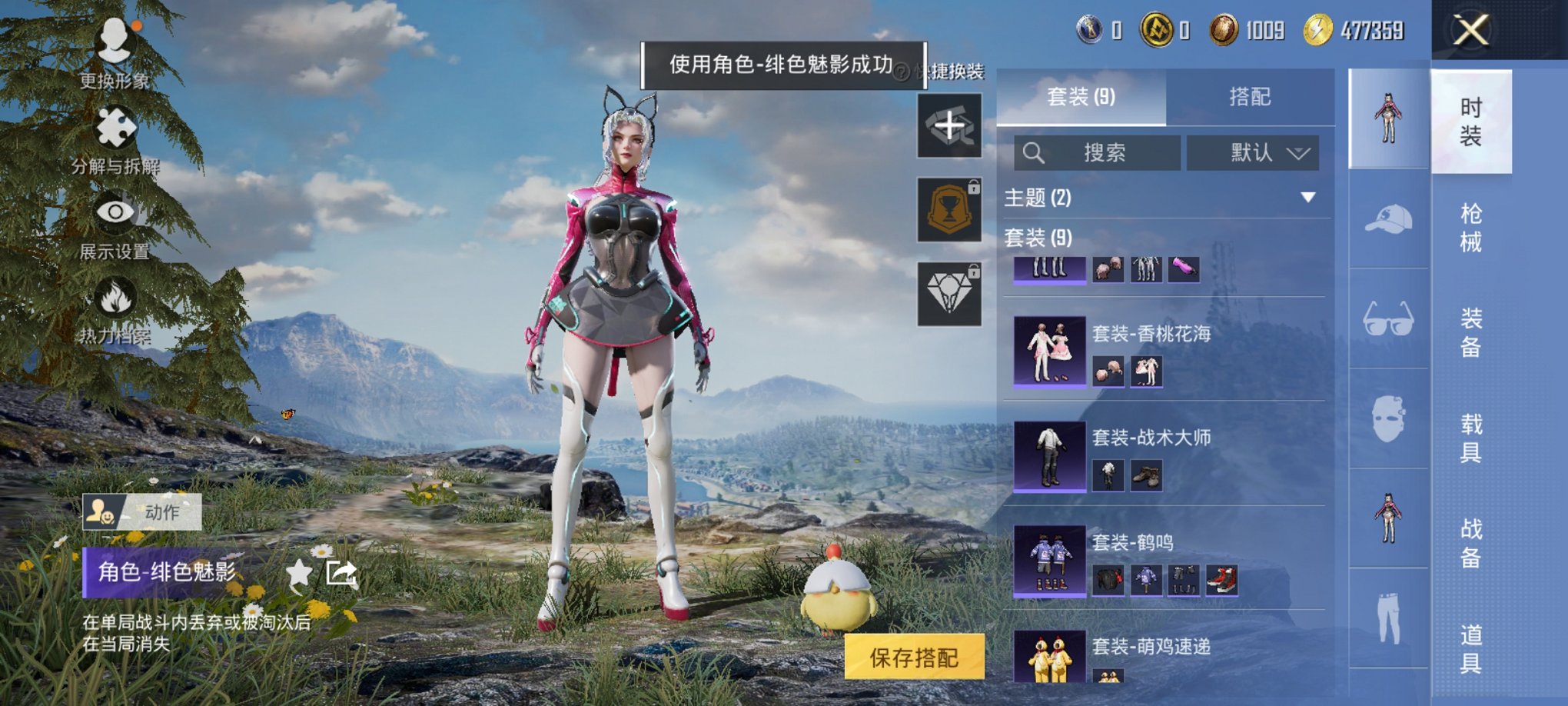This screenshot has height=706, width=1568.
Task: Open the 默认 sort order dropdown
Action: 1253,152
